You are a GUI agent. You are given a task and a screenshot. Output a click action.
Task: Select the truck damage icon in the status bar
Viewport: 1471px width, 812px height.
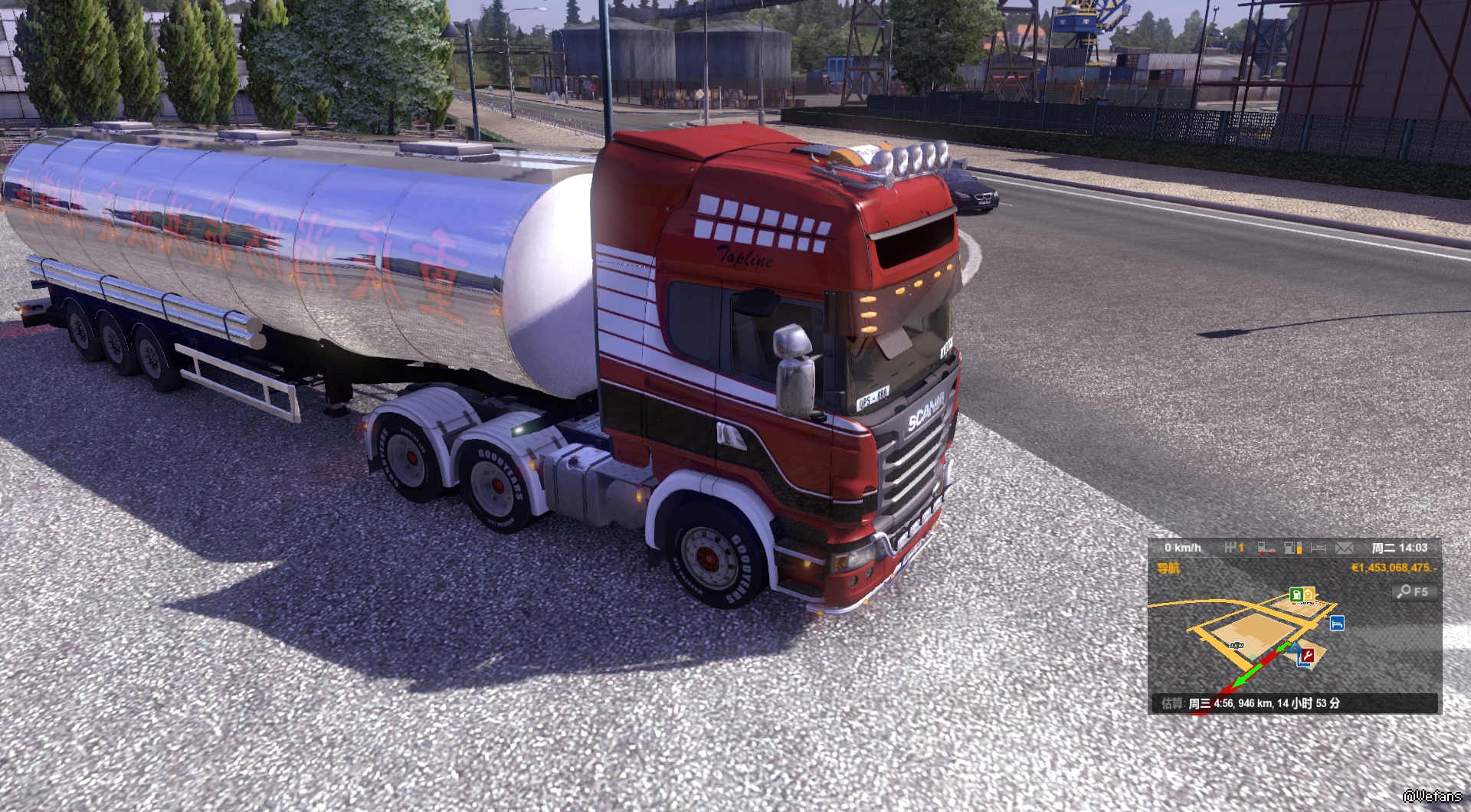1266,548
